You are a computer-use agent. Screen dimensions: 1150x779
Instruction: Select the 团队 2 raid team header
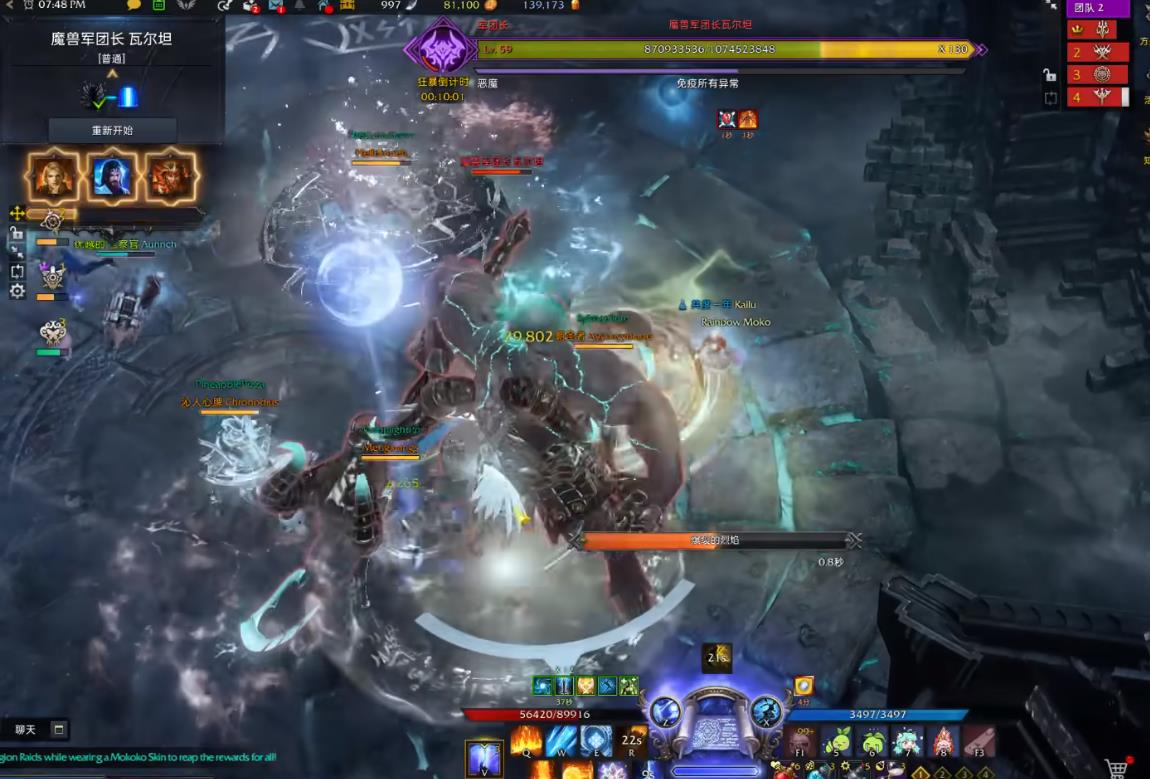[x=1097, y=8]
